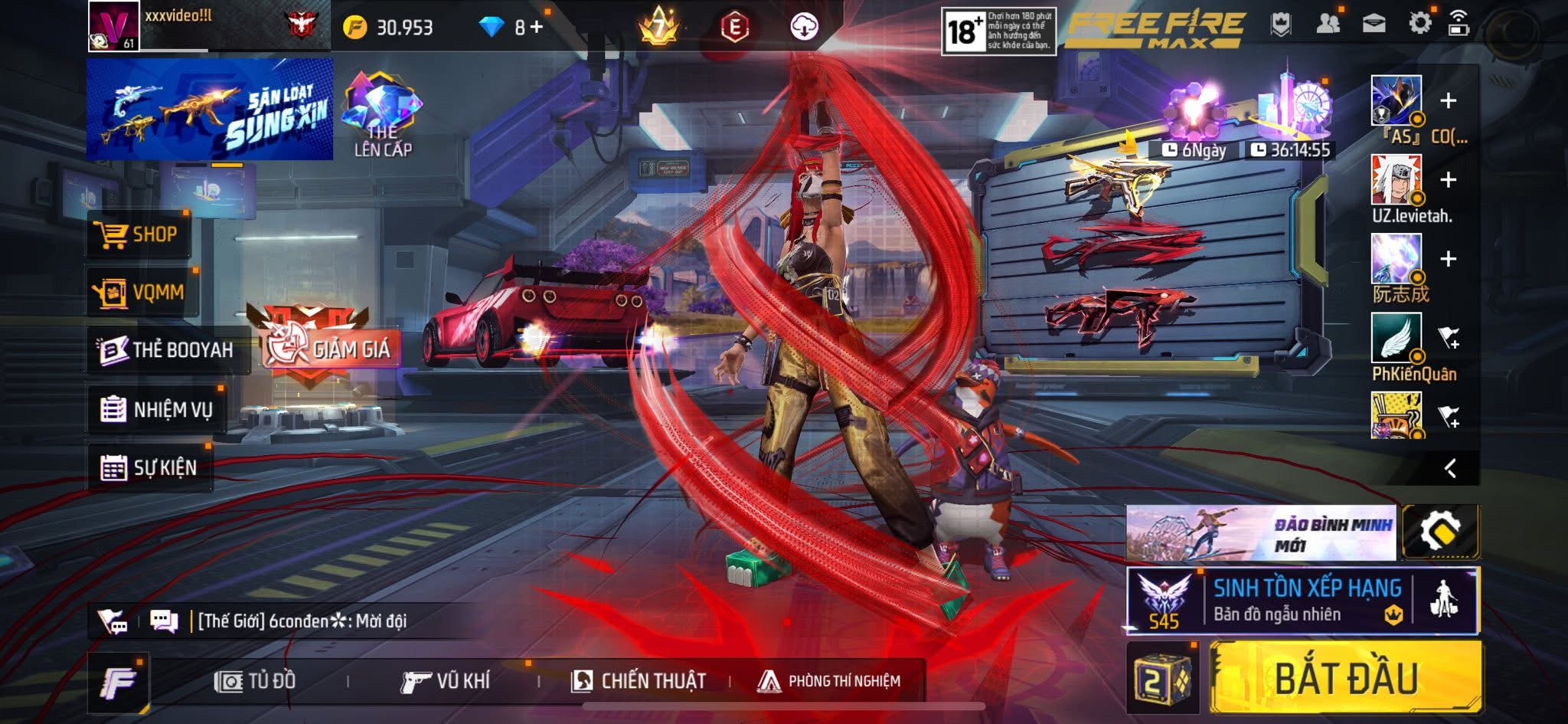Open the SỰ KIỆN events page
The width and height of the screenshot is (1568, 724).
pos(149,467)
